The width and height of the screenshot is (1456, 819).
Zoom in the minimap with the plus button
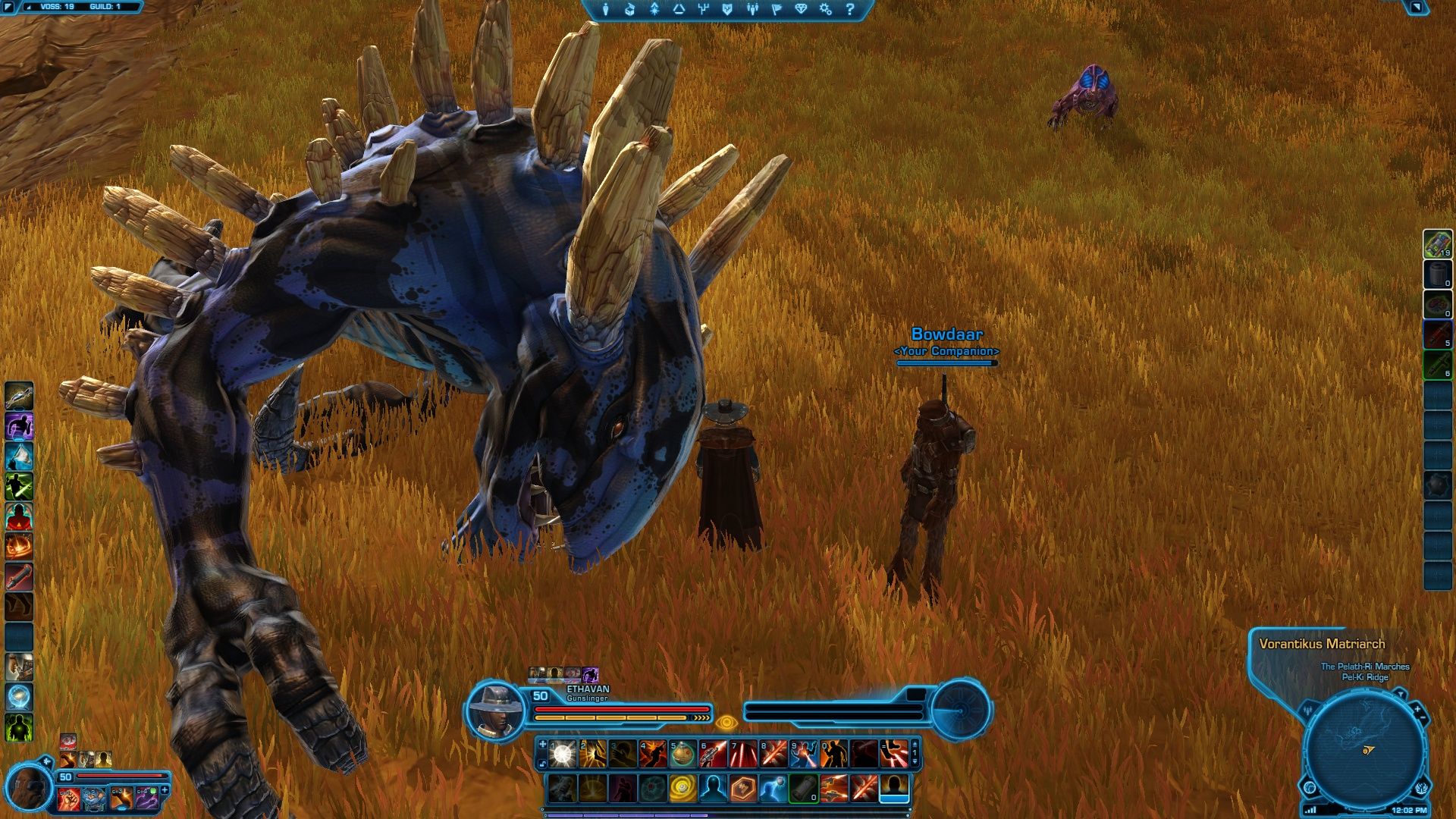click(1417, 708)
